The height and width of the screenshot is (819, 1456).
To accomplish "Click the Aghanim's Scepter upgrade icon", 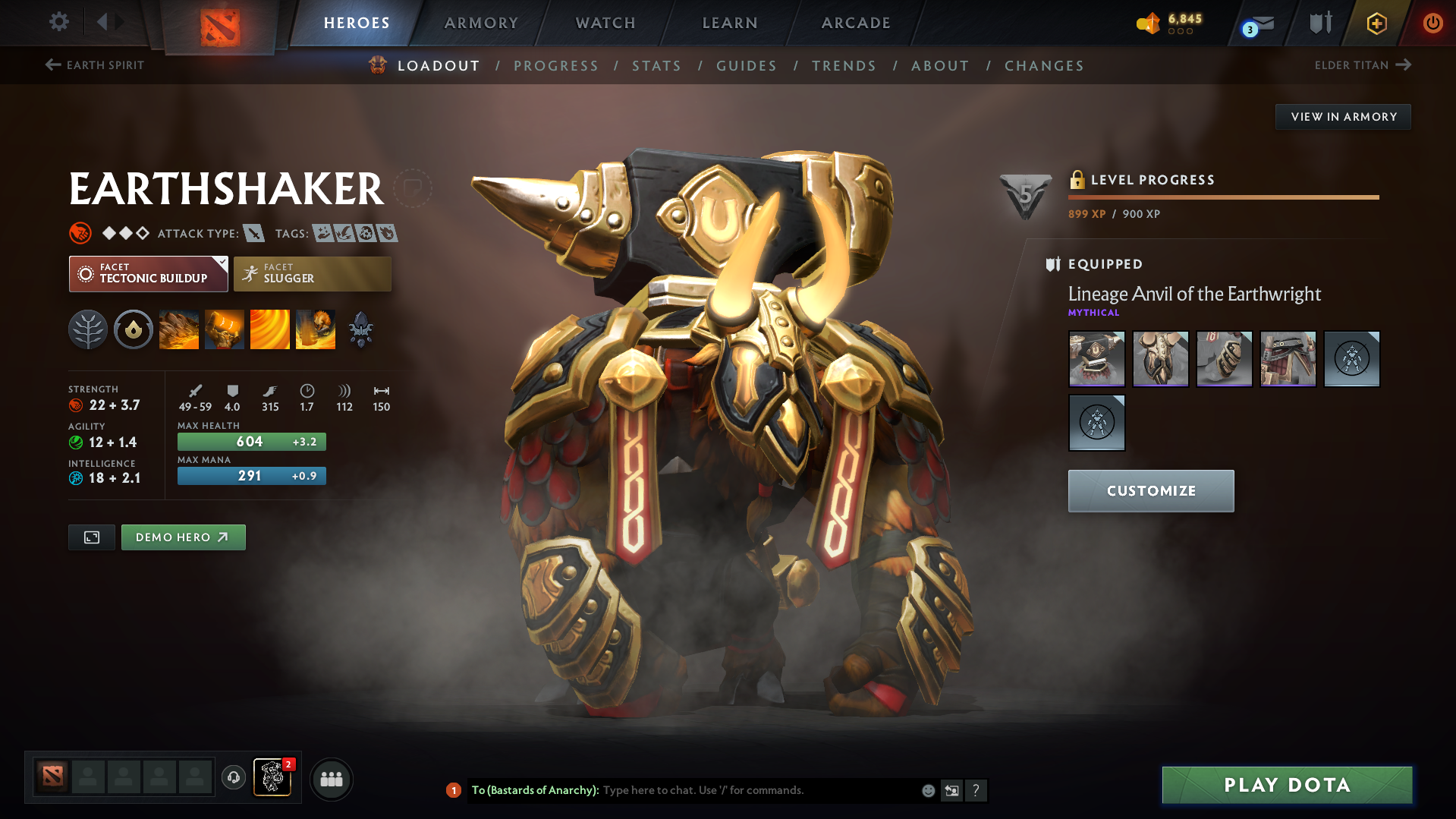I will [361, 329].
